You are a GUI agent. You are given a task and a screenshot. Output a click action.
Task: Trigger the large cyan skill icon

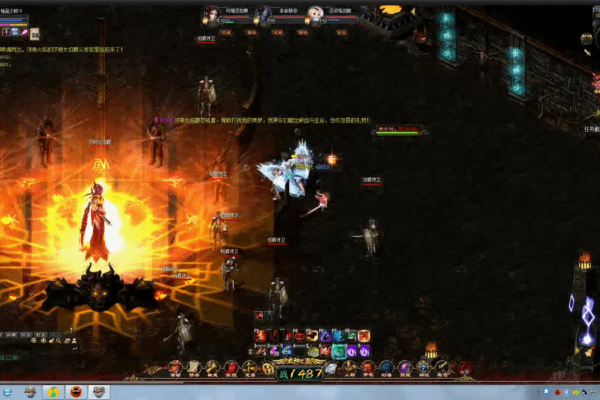pos(339,351)
